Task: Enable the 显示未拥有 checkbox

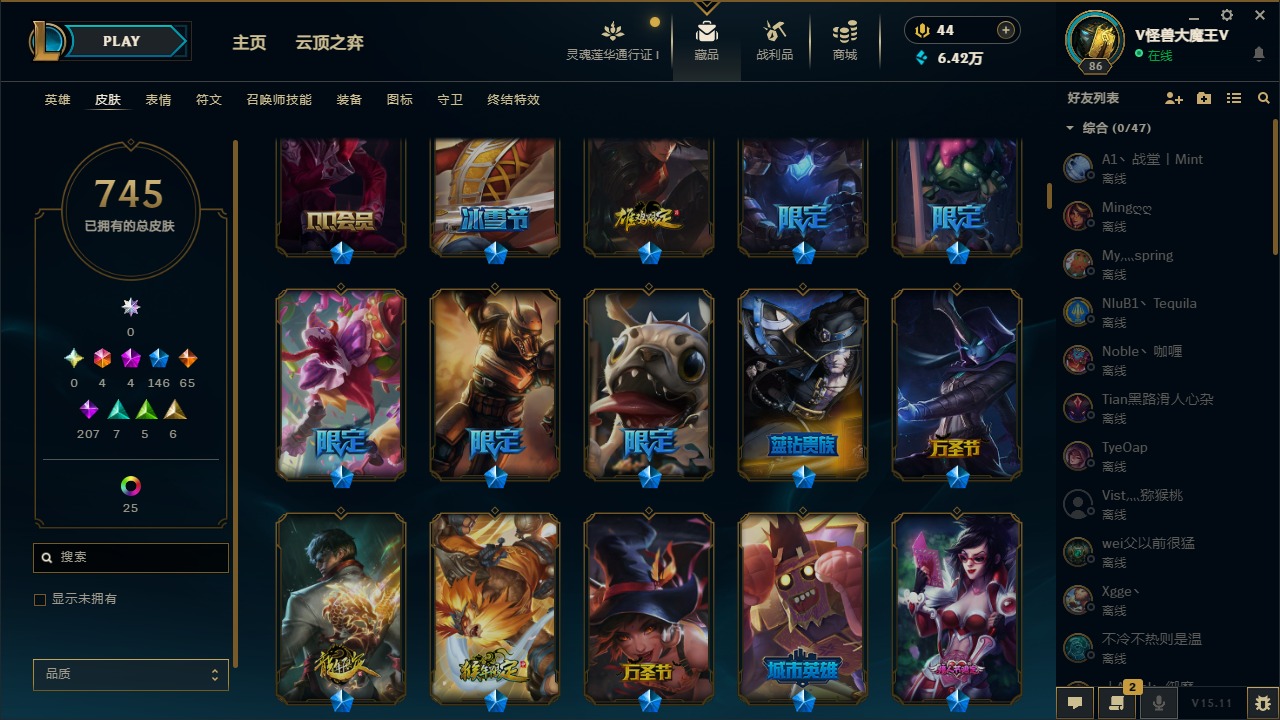Action: point(39,599)
